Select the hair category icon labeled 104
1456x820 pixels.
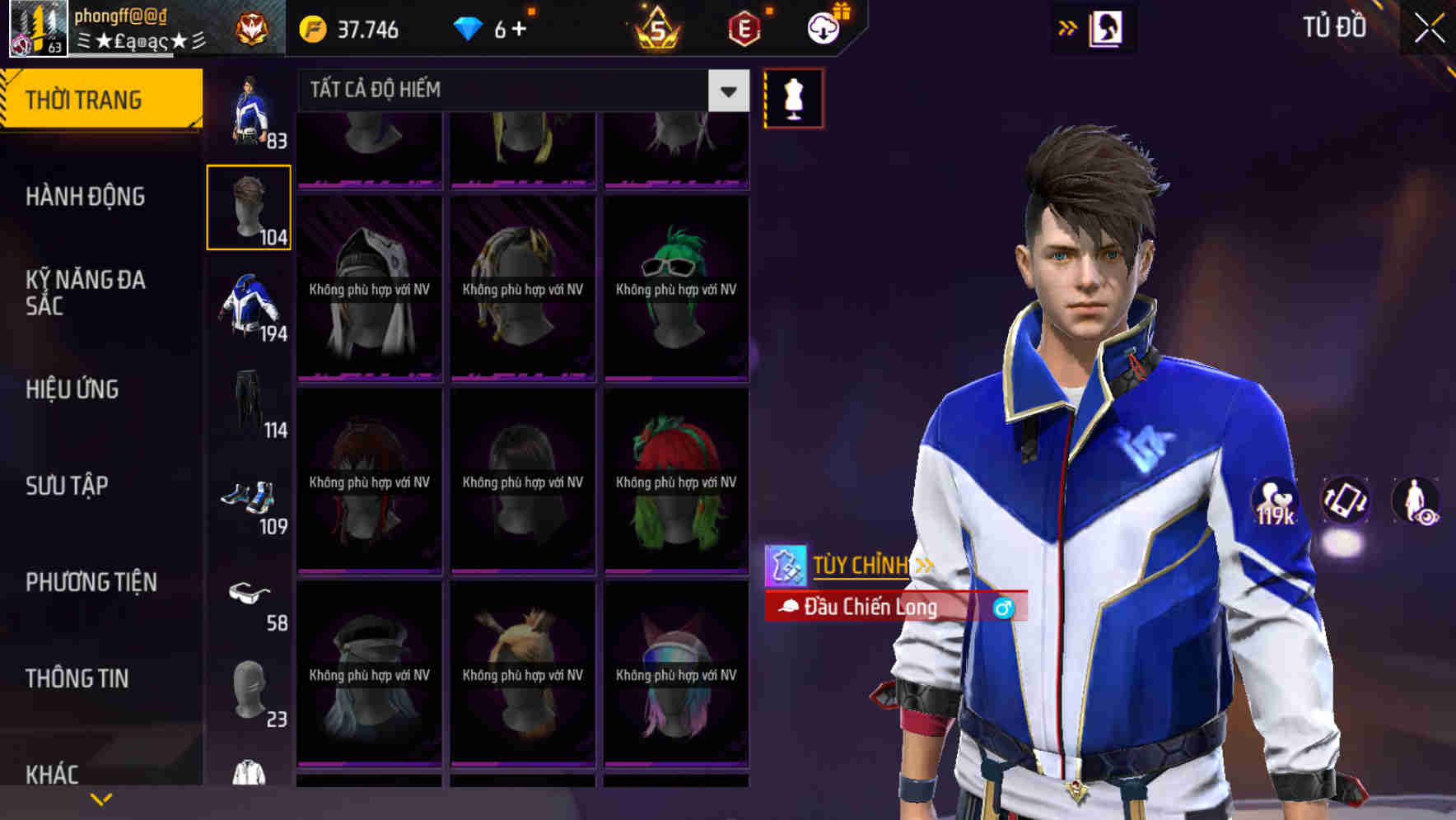248,205
